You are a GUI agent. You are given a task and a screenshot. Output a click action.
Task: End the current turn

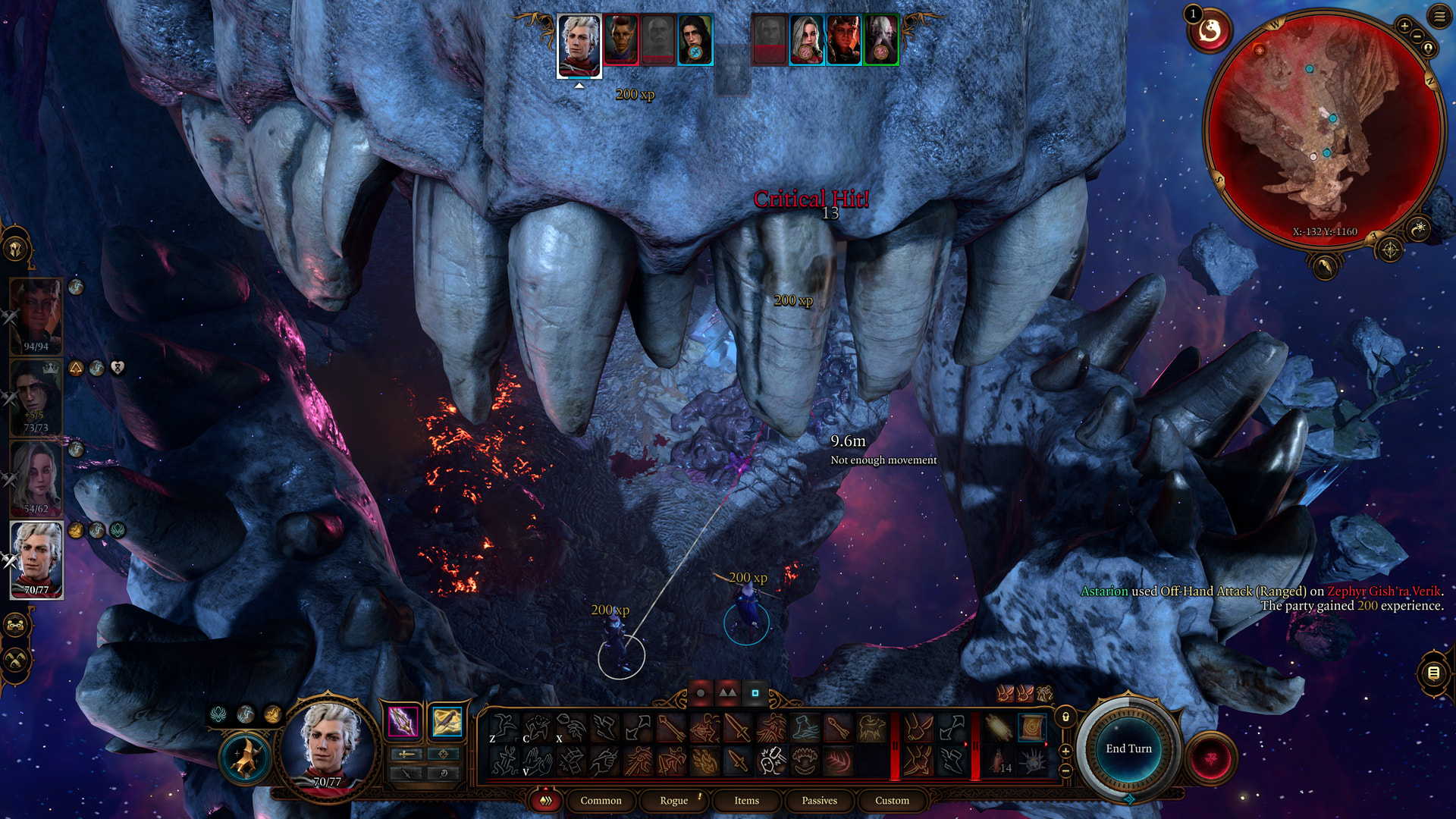click(x=1128, y=748)
